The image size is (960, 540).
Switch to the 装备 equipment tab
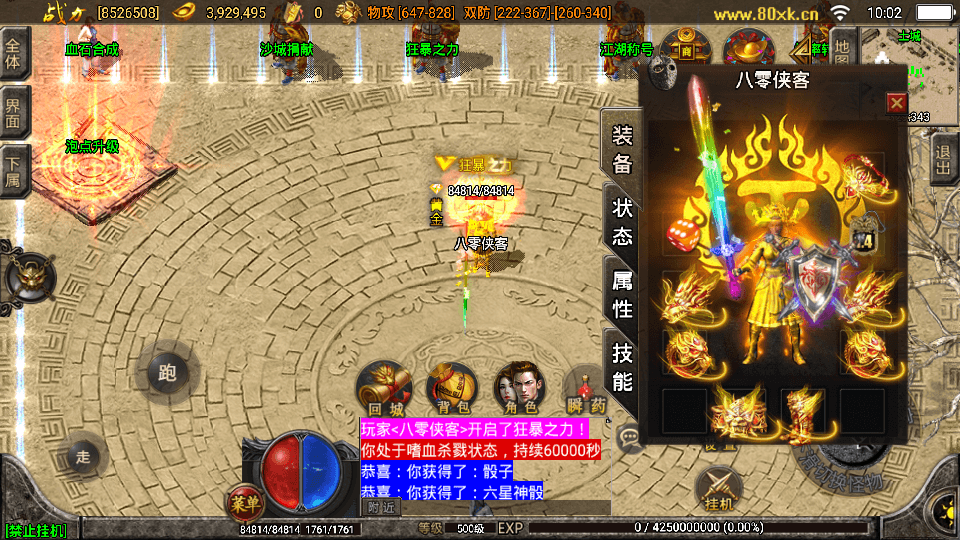(622, 149)
